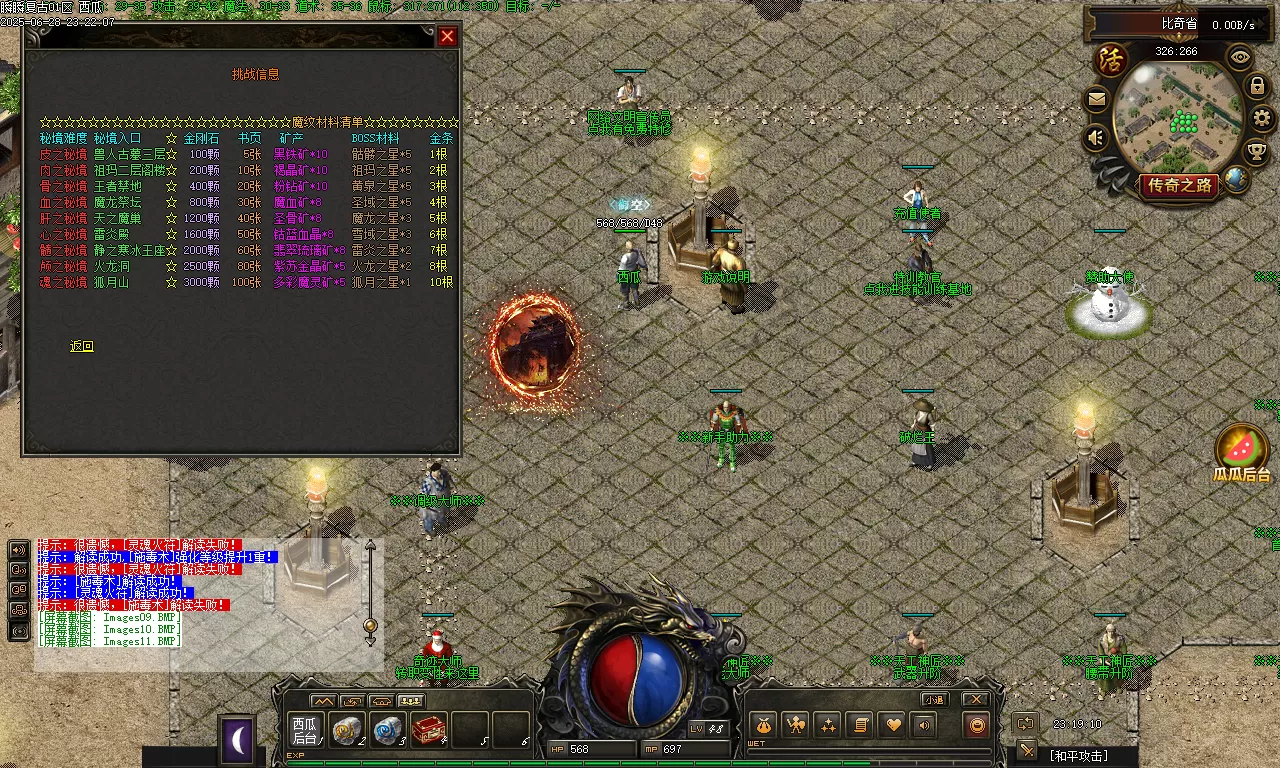Open the scroll quest log icon
This screenshot has height=768, width=1280.
click(858, 725)
